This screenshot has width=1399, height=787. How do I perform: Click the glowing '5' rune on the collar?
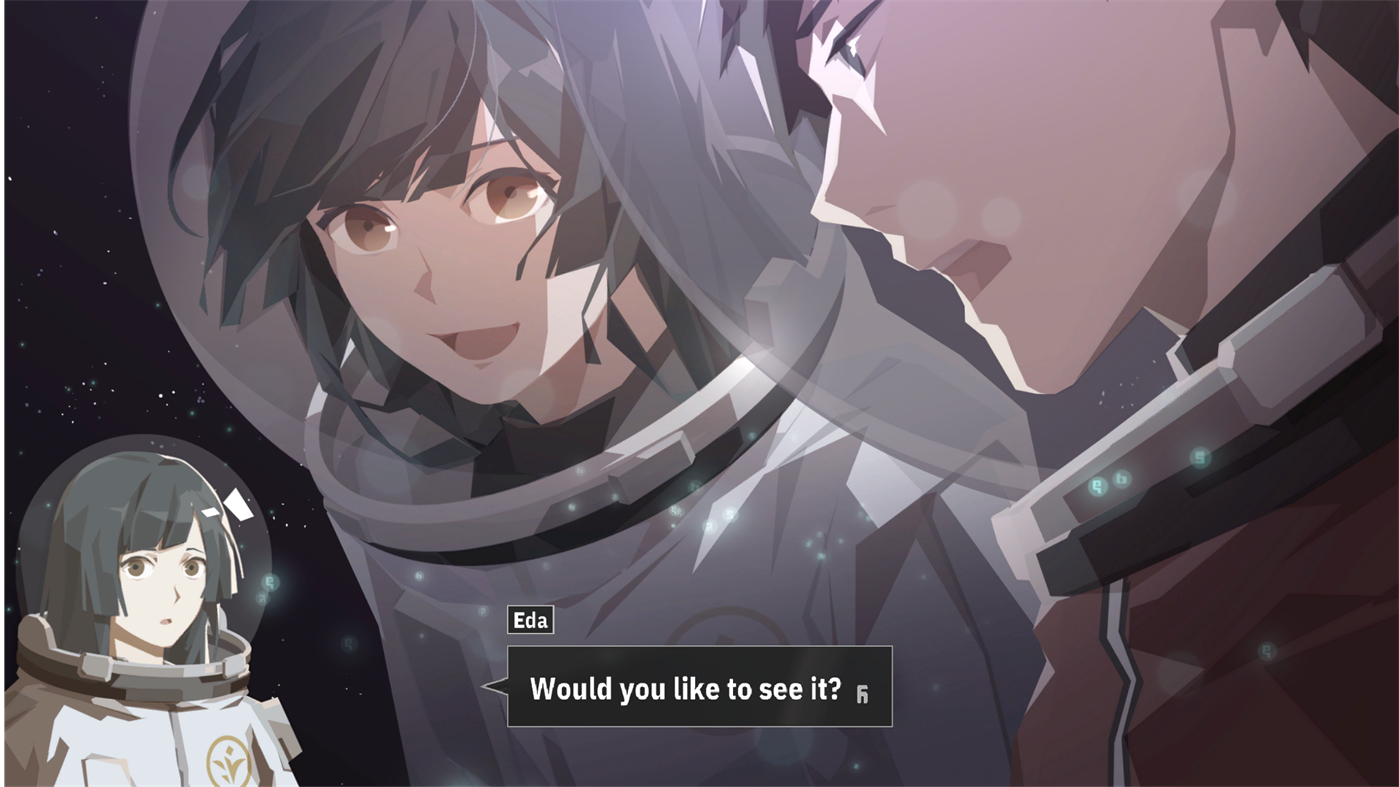(1198, 458)
